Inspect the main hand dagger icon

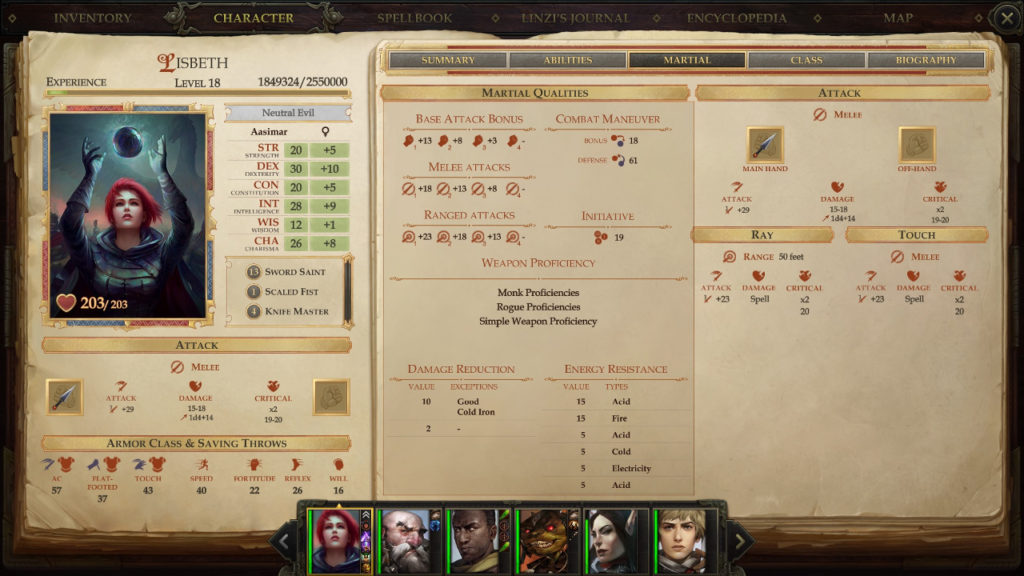(x=766, y=145)
